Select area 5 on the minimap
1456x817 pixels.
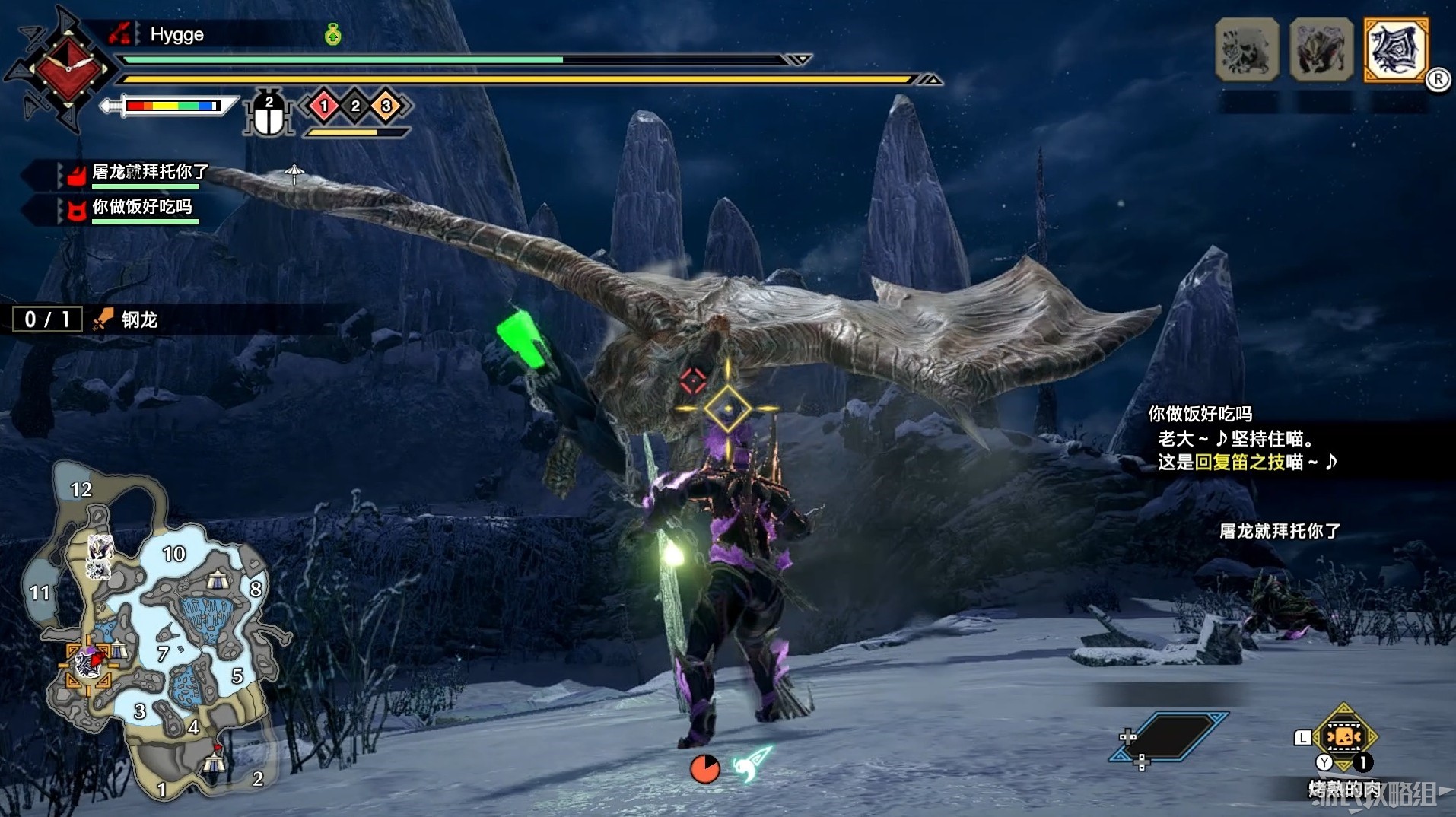point(237,676)
